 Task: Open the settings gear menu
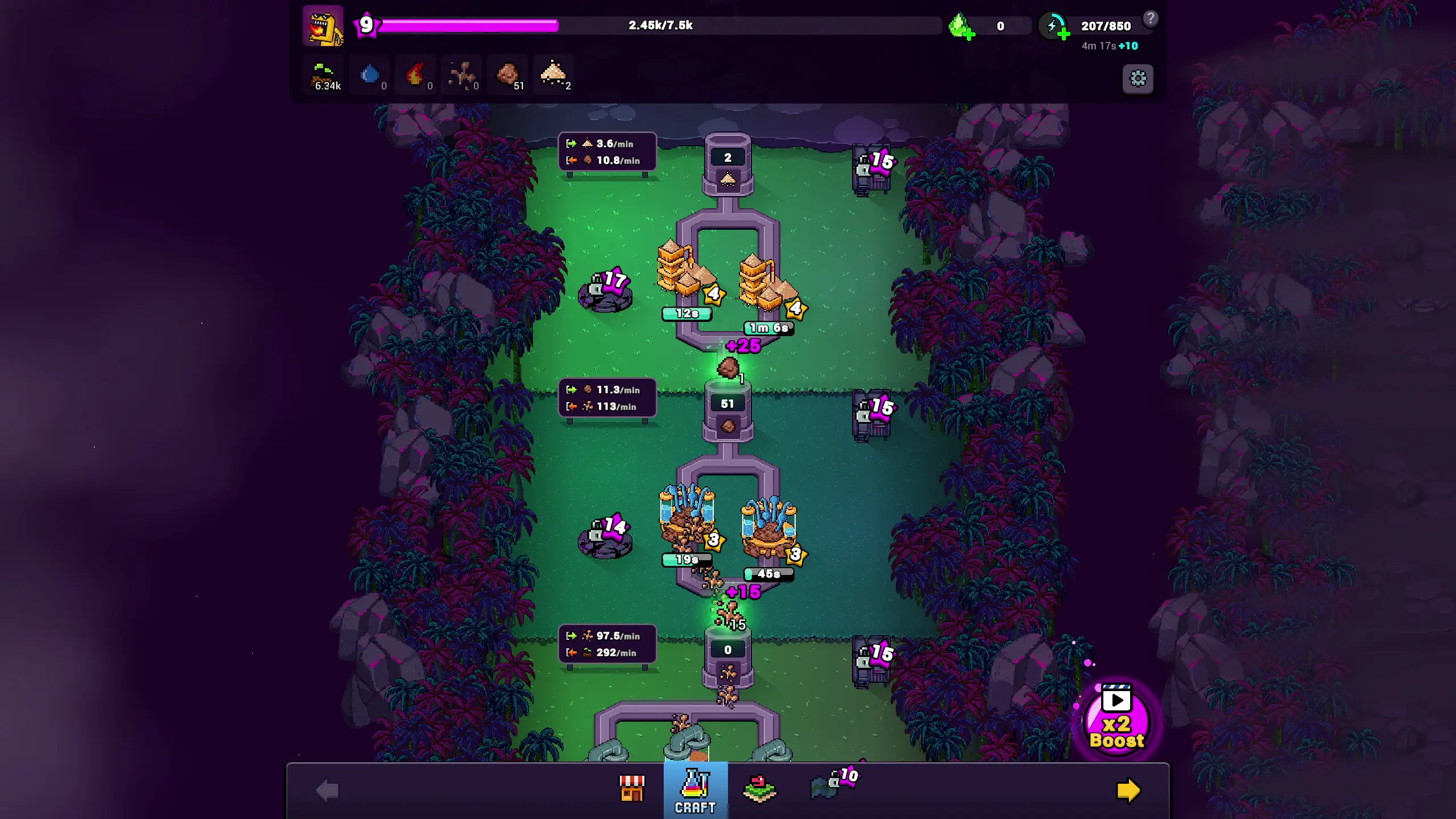click(x=1138, y=79)
